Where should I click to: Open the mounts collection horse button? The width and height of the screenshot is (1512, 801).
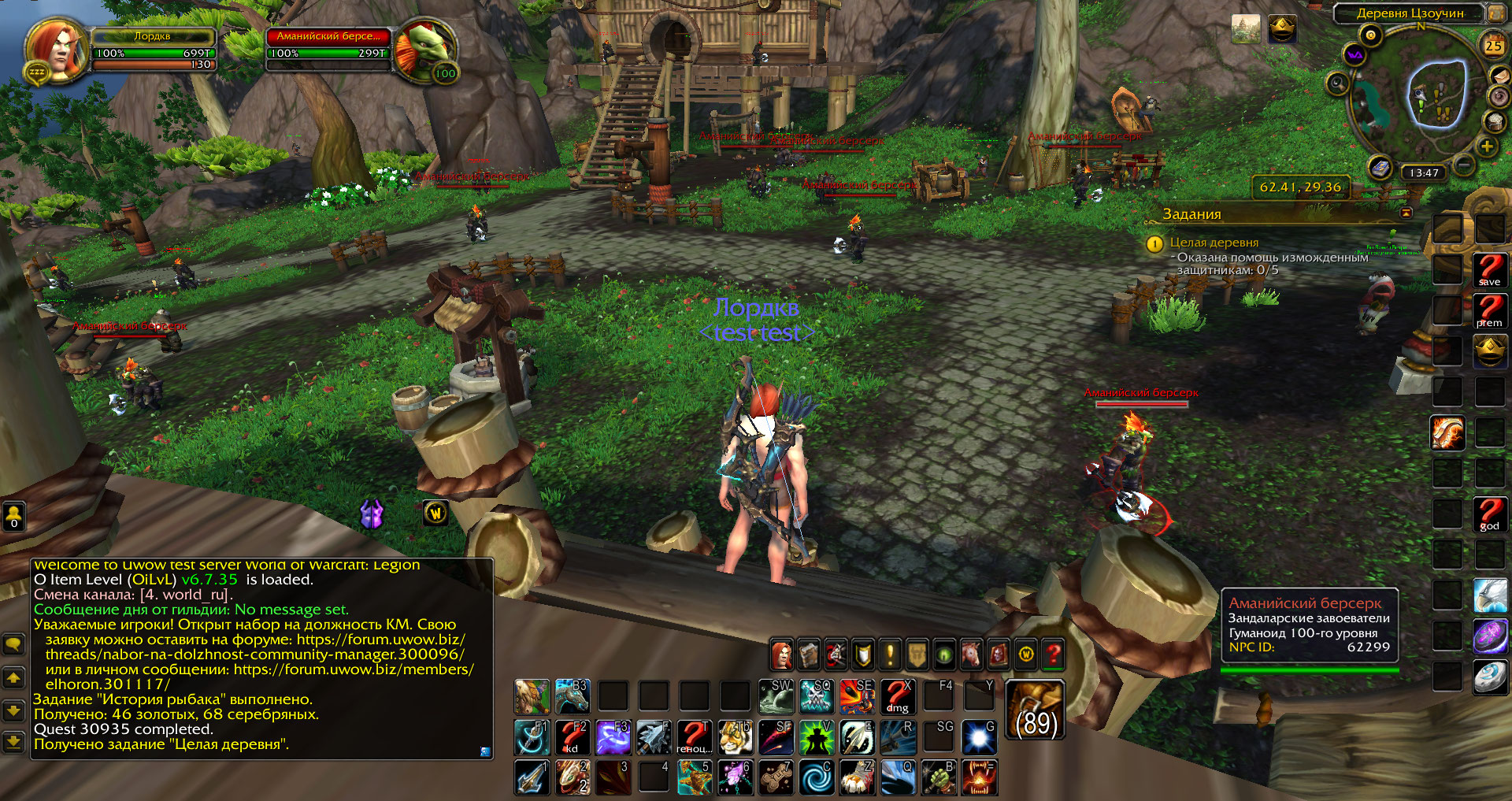[x=971, y=654]
